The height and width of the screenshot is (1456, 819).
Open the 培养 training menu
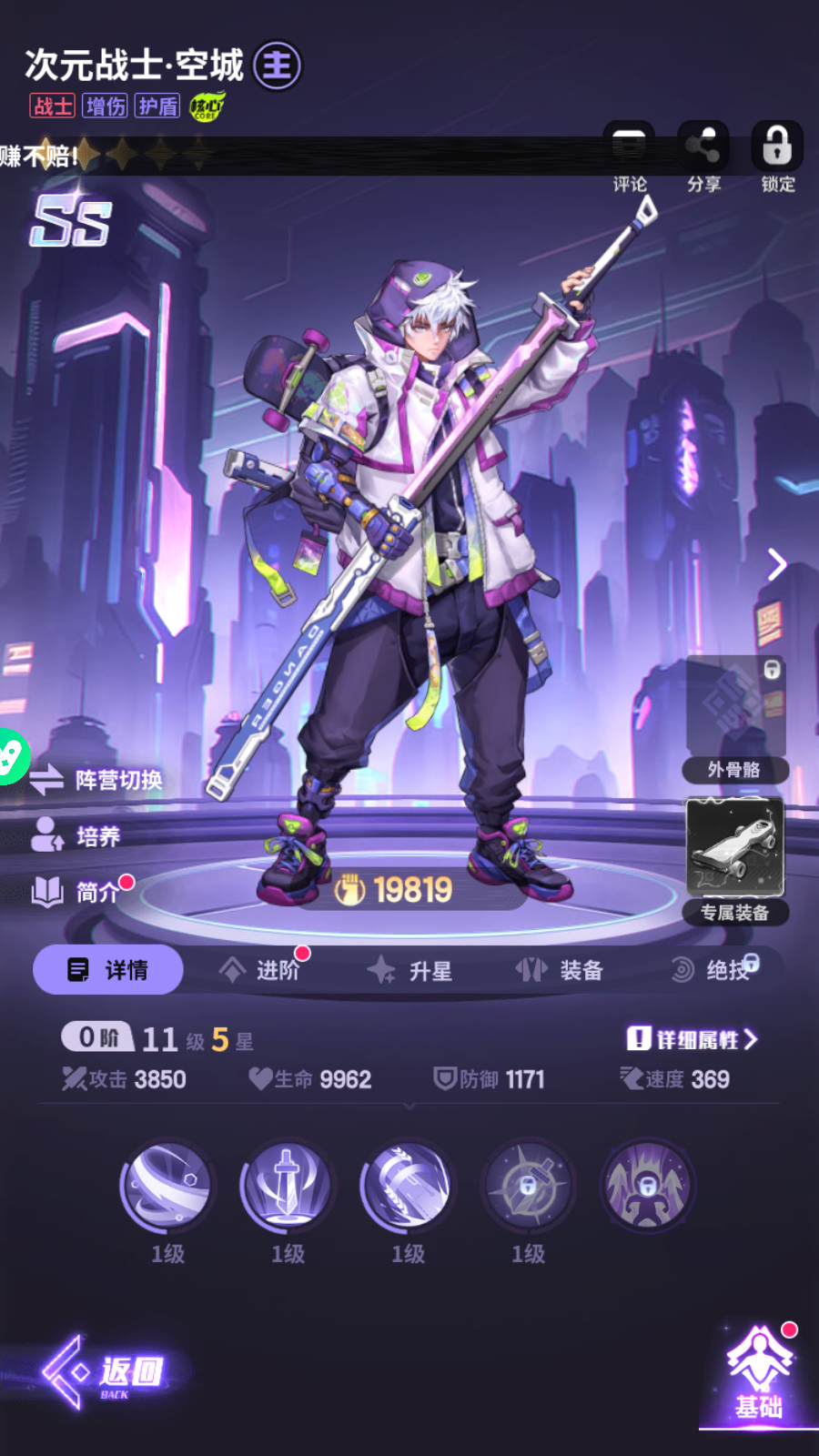click(x=77, y=835)
